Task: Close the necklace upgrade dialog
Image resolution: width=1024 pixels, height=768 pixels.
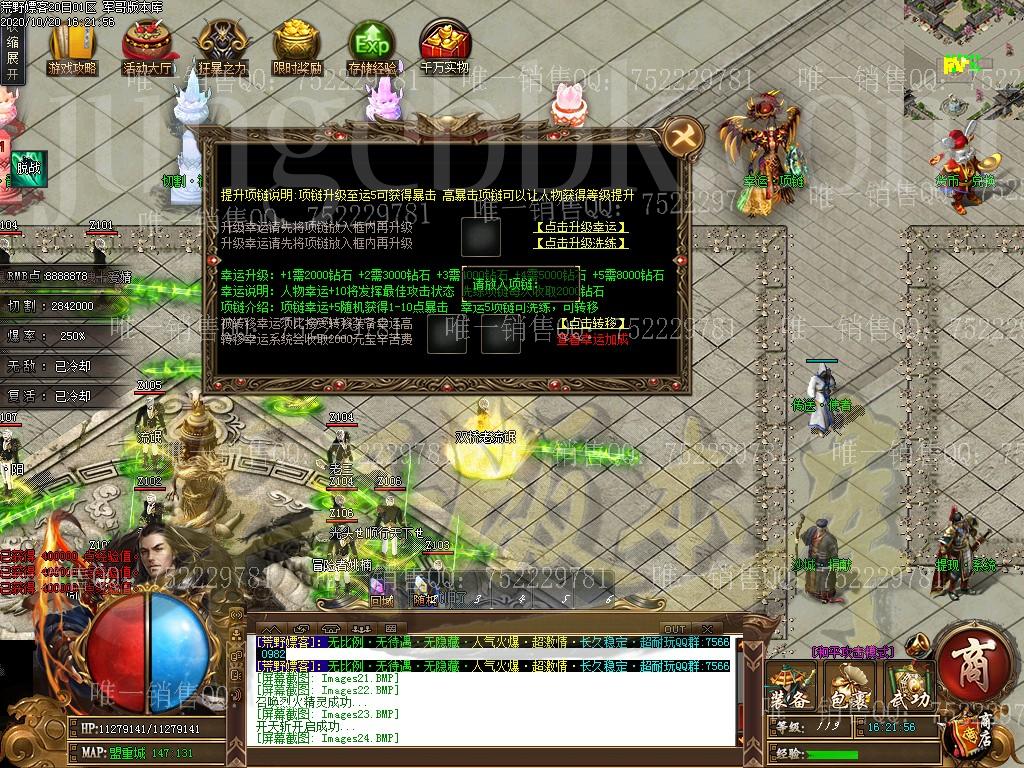Action: pos(684,136)
